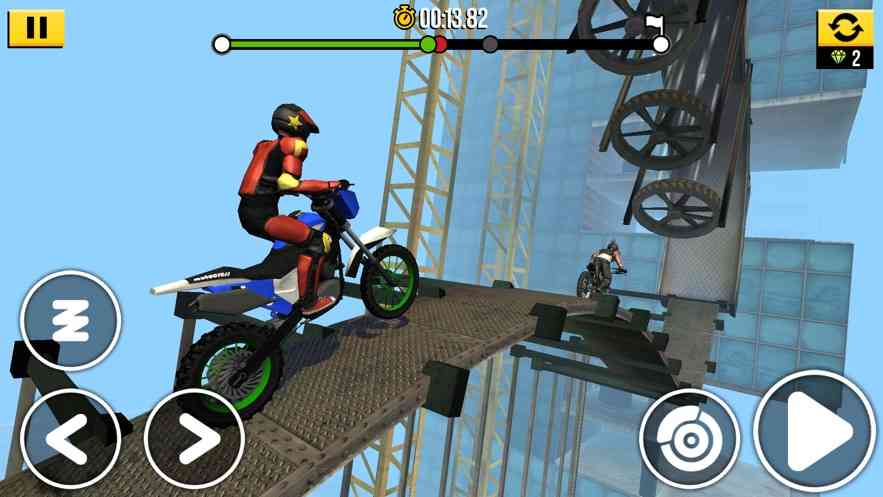Lean the rider forward with right arrow
883x497 pixels.
coord(195,438)
